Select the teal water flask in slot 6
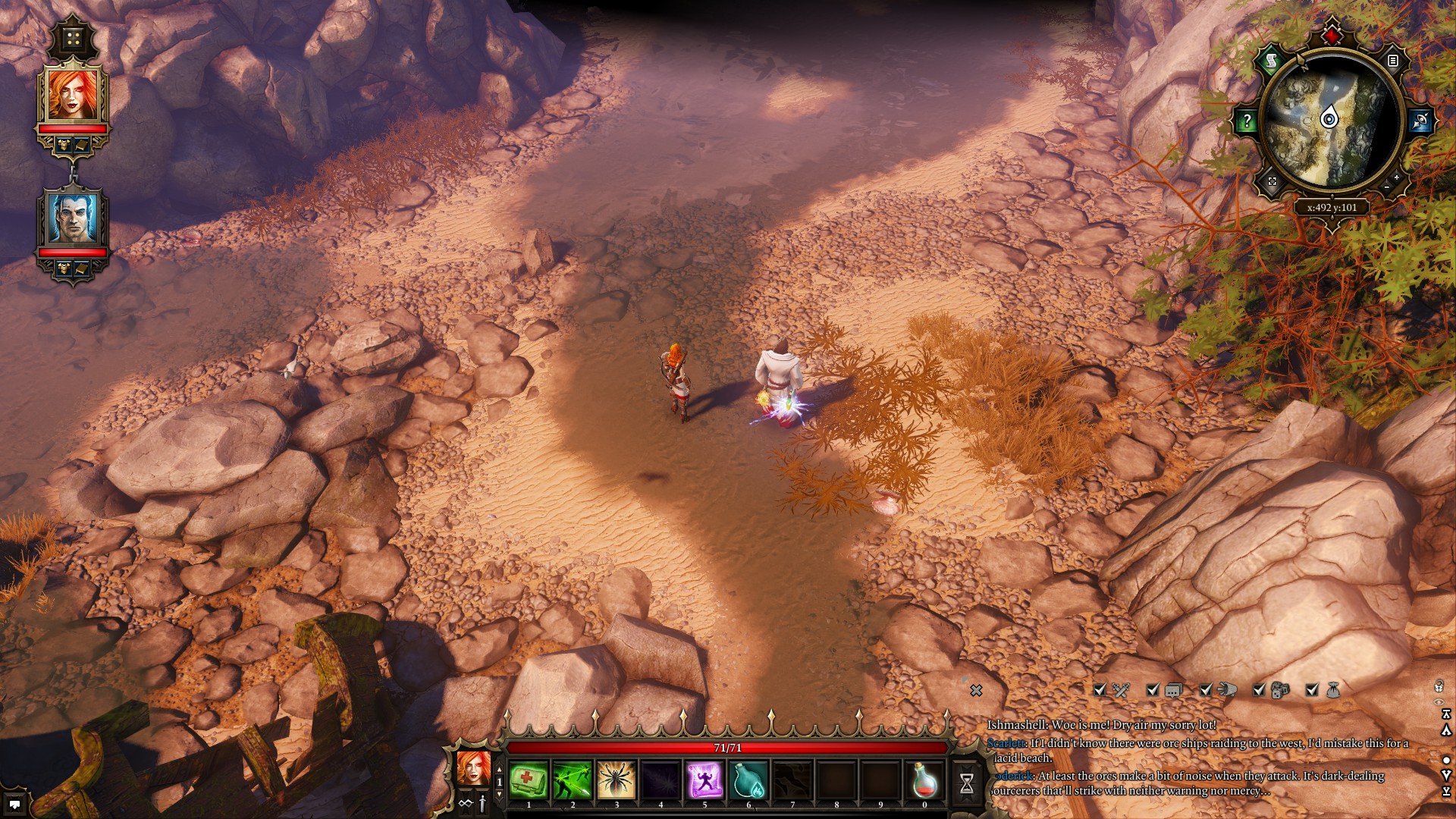1456x819 pixels. 748,780
